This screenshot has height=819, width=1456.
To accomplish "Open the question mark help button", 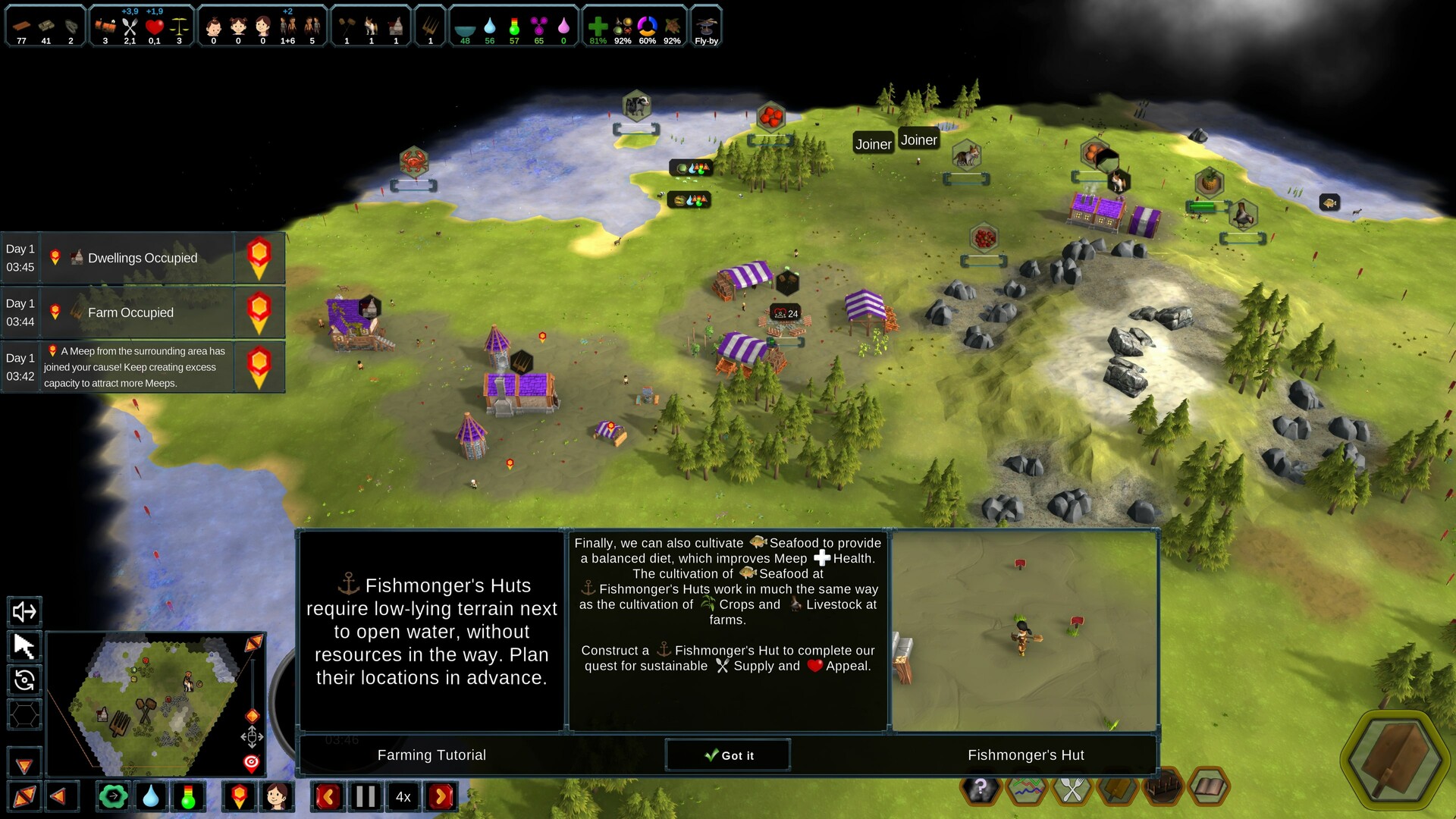I will 980,789.
